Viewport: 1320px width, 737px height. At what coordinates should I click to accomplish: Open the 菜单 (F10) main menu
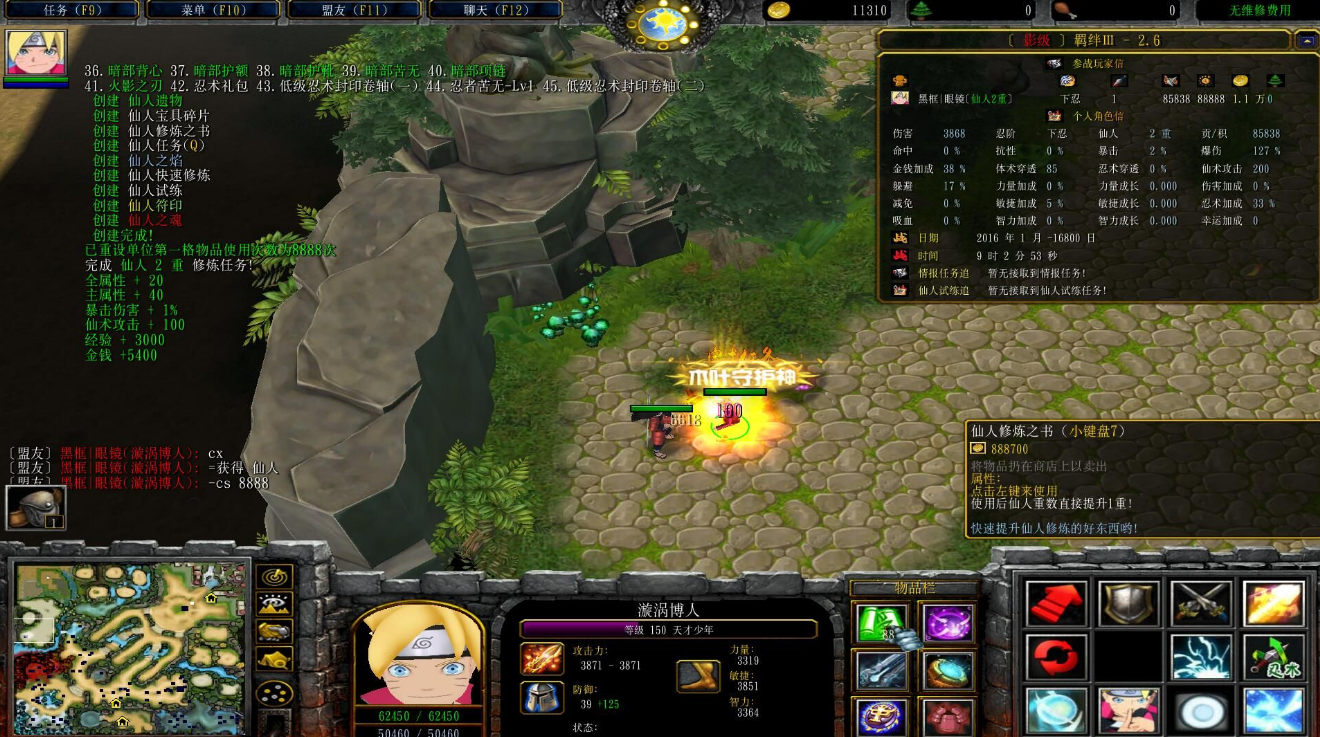pyautogui.click(x=213, y=10)
